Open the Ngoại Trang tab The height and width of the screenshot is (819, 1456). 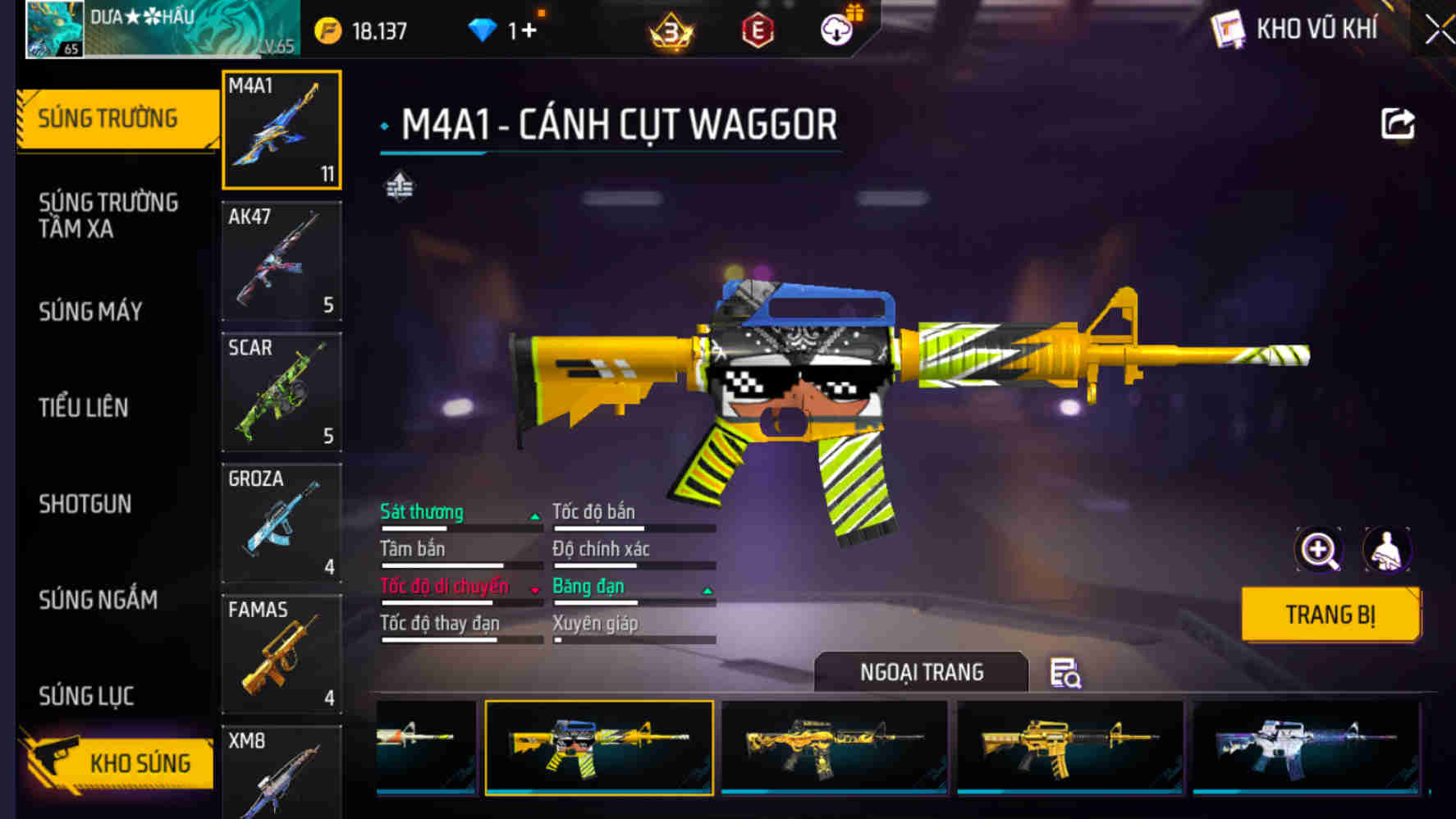[921, 672]
